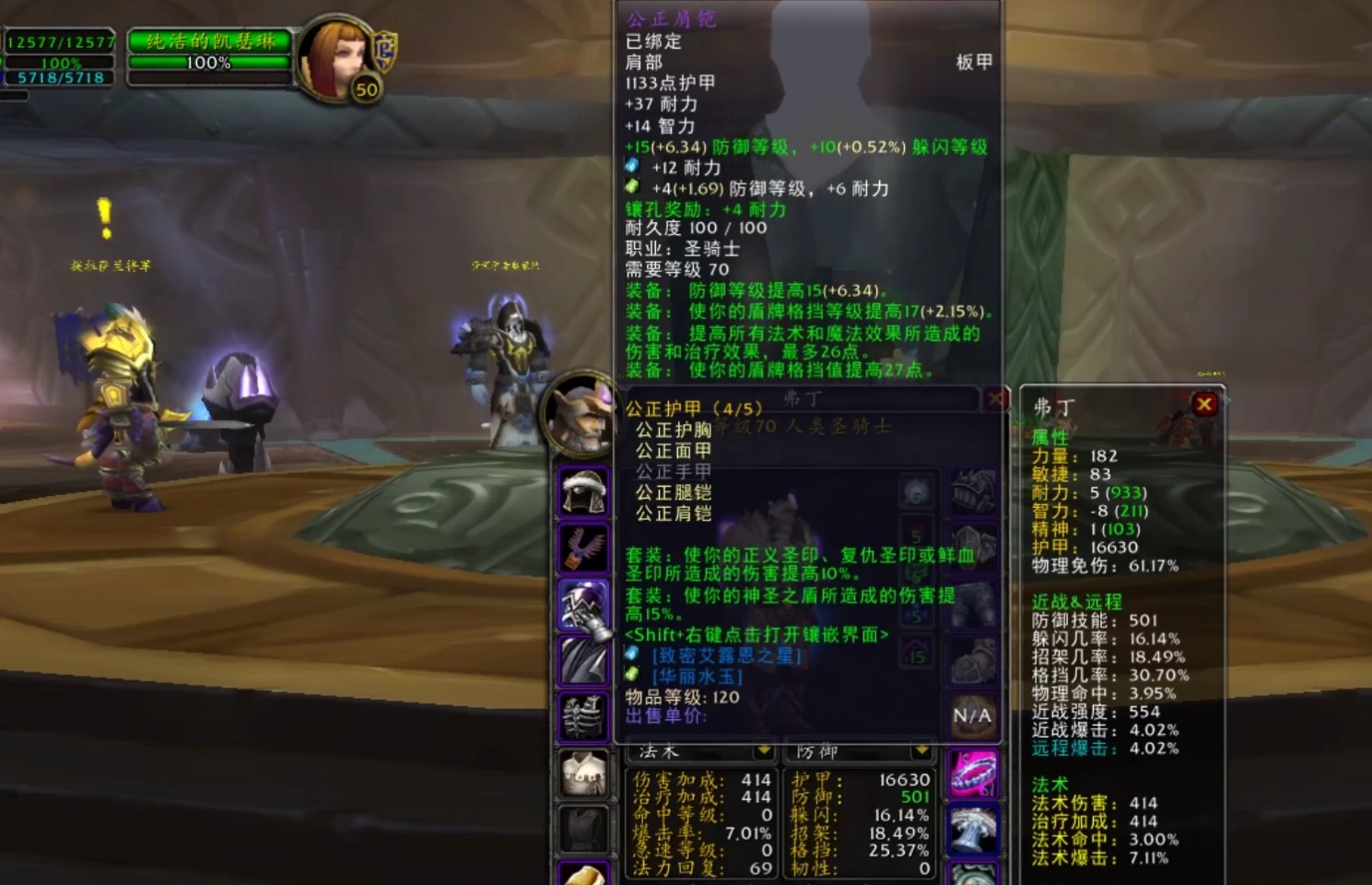This screenshot has width=1372, height=885.
Task: Click the leg armor slot icon
Action: click(x=973, y=607)
